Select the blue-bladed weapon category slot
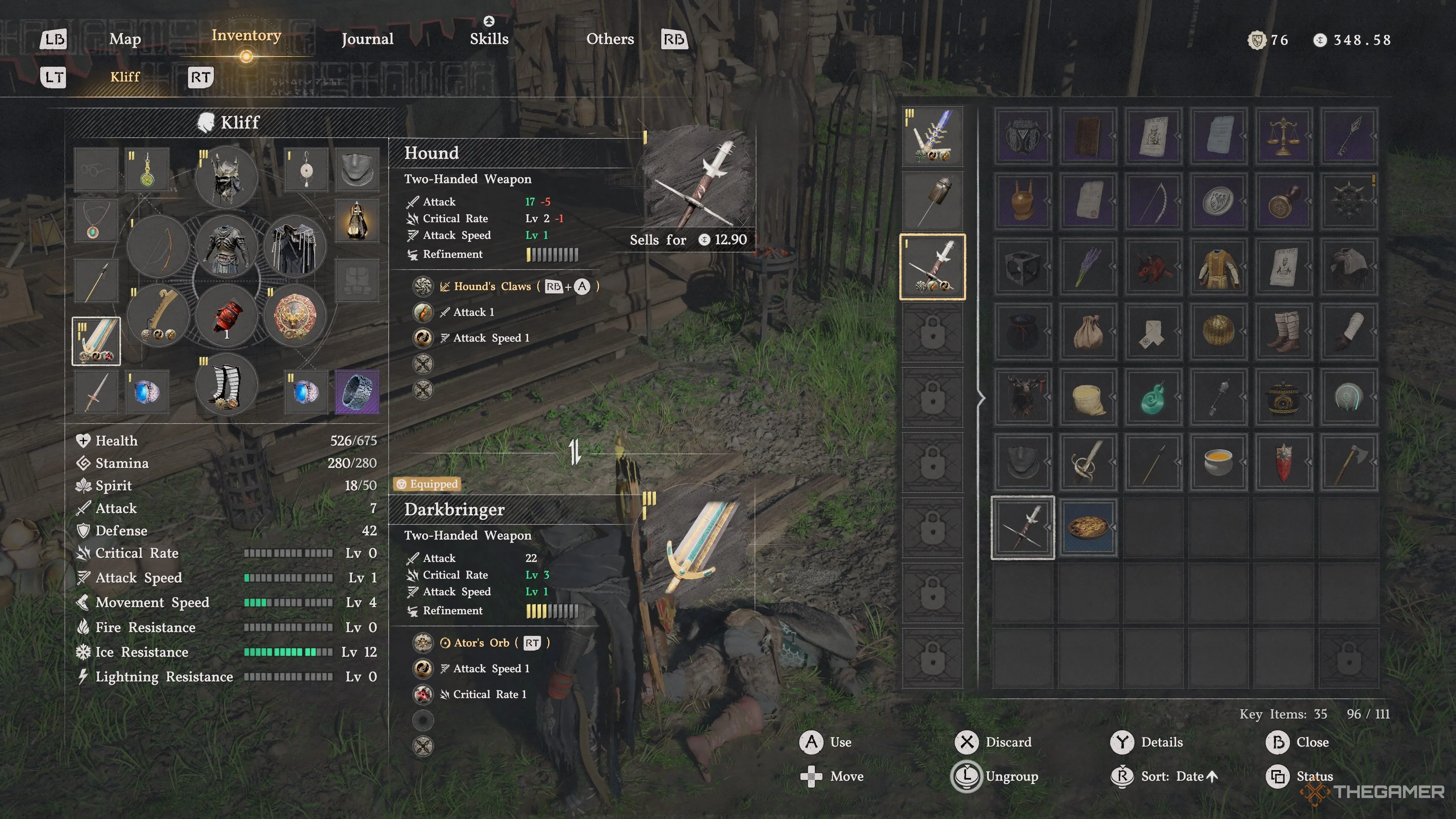Viewport: 1456px width, 819px height. [x=933, y=136]
